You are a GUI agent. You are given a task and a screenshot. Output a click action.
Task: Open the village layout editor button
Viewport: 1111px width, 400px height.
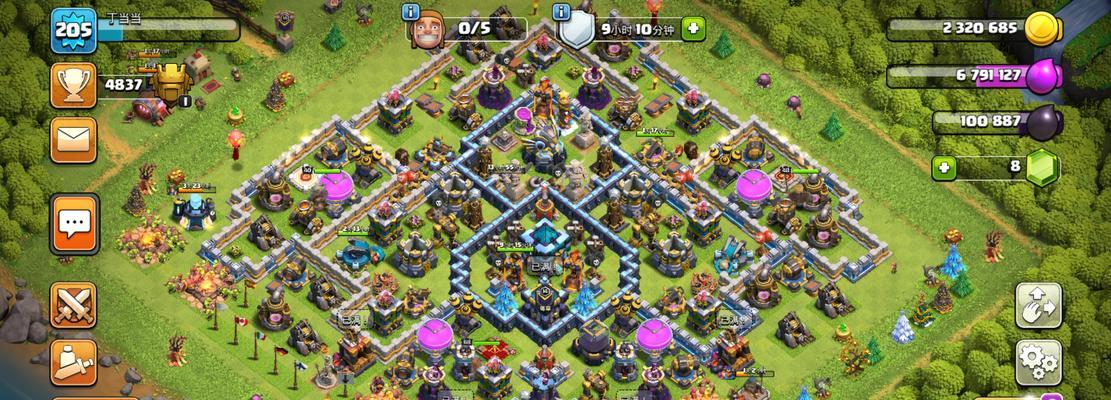coord(1038,304)
